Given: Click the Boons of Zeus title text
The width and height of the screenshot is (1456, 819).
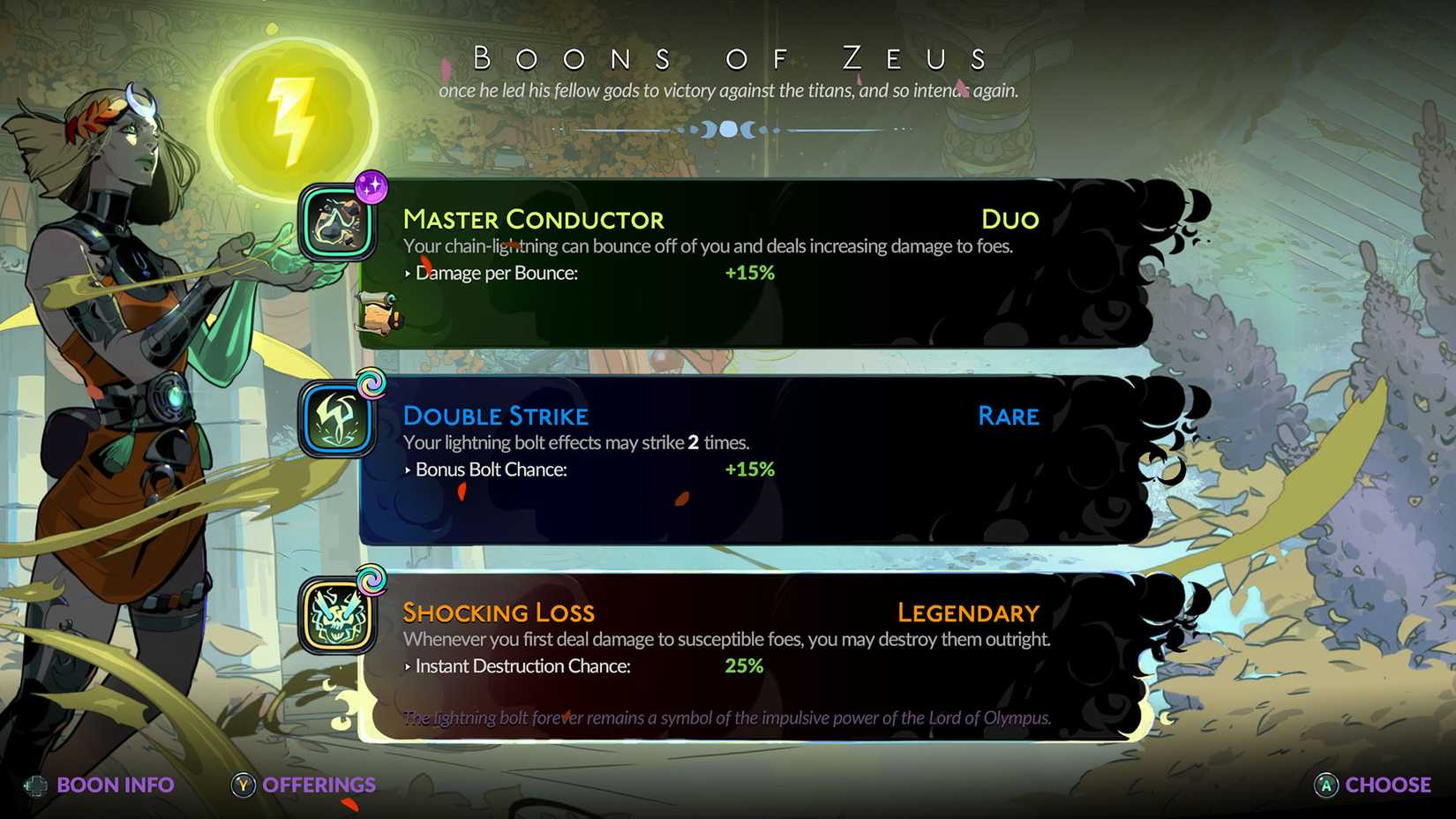Looking at the screenshot, I should 728,58.
